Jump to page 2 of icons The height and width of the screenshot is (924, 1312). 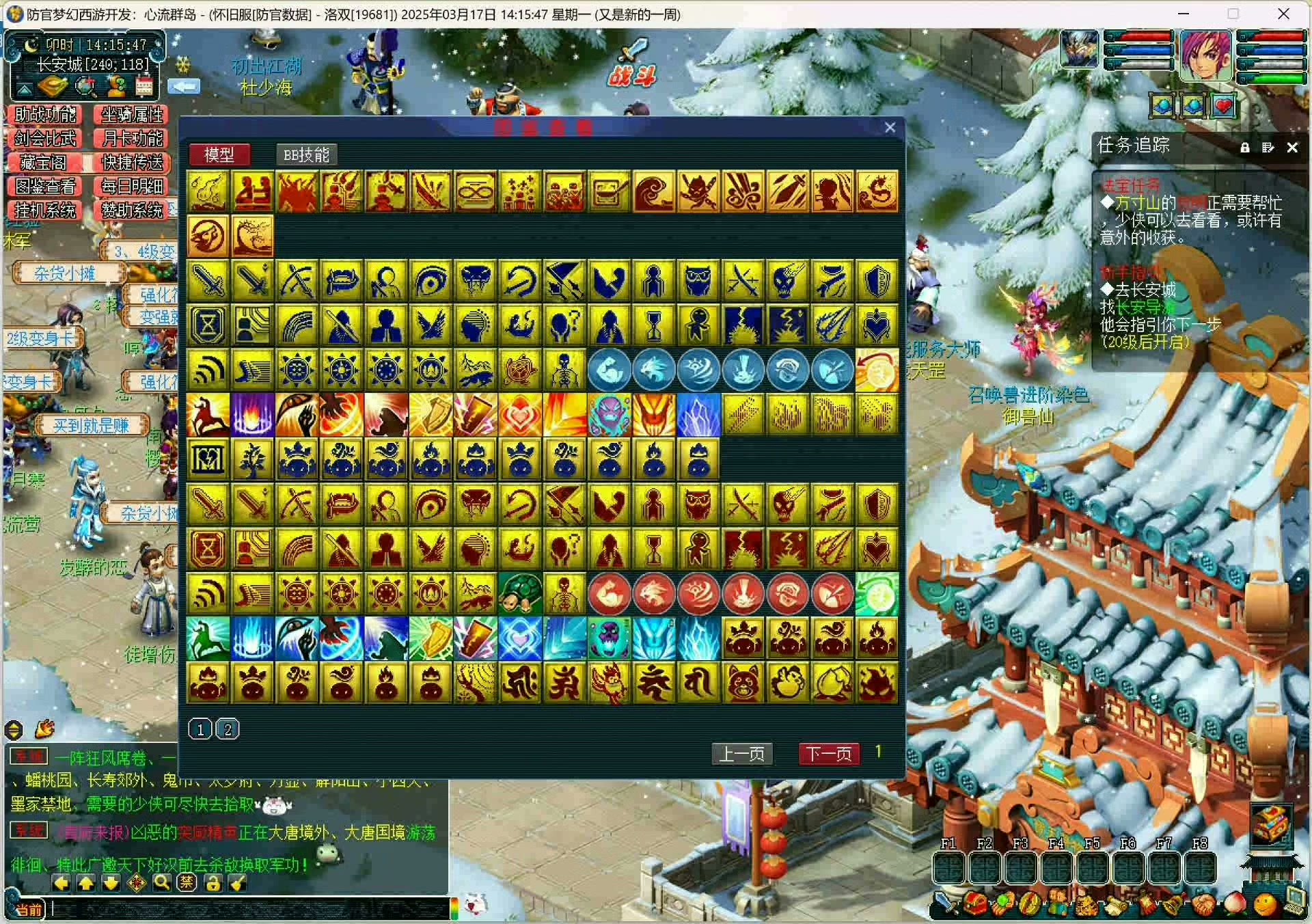(x=228, y=730)
